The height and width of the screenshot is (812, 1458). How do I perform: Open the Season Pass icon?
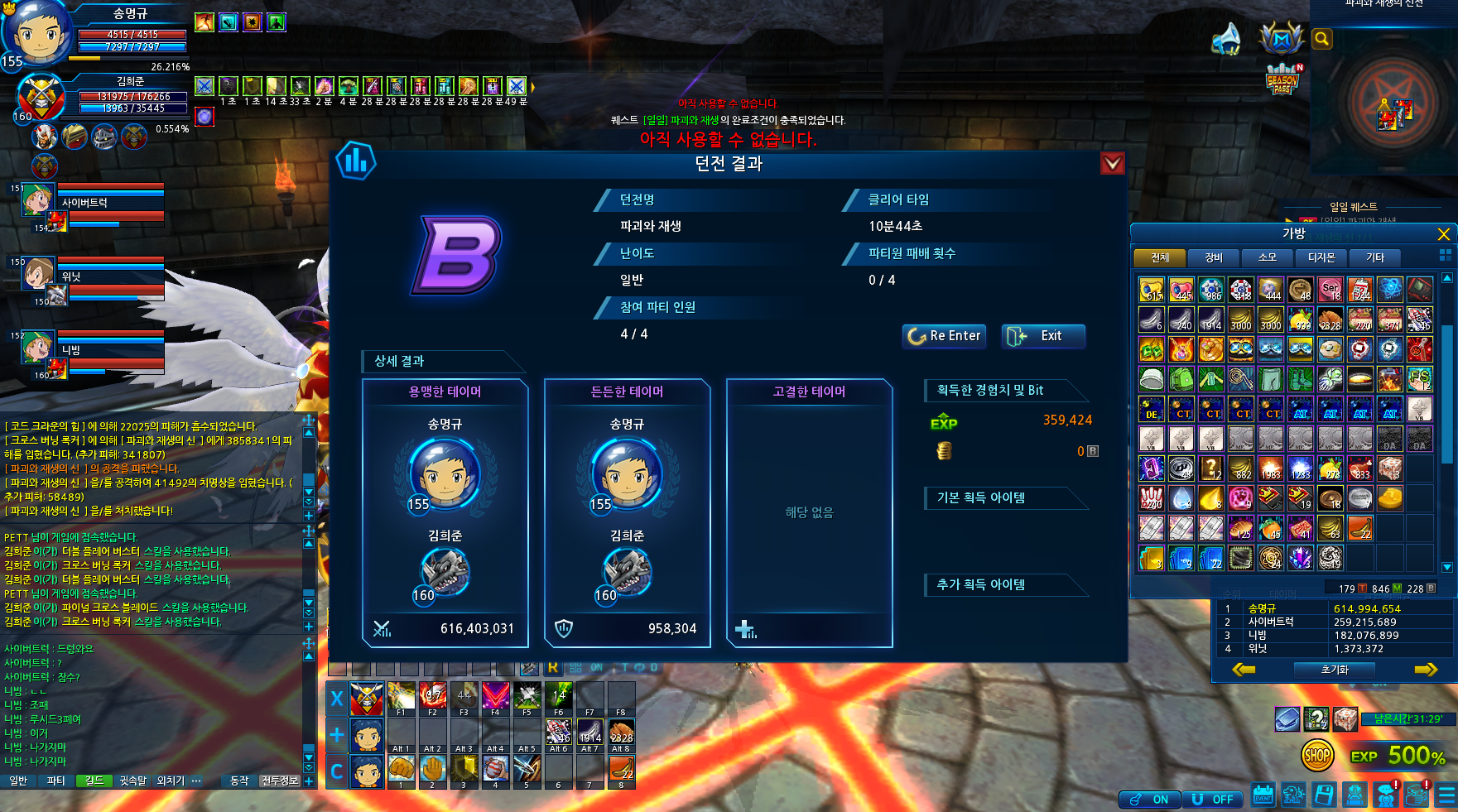(x=1282, y=80)
